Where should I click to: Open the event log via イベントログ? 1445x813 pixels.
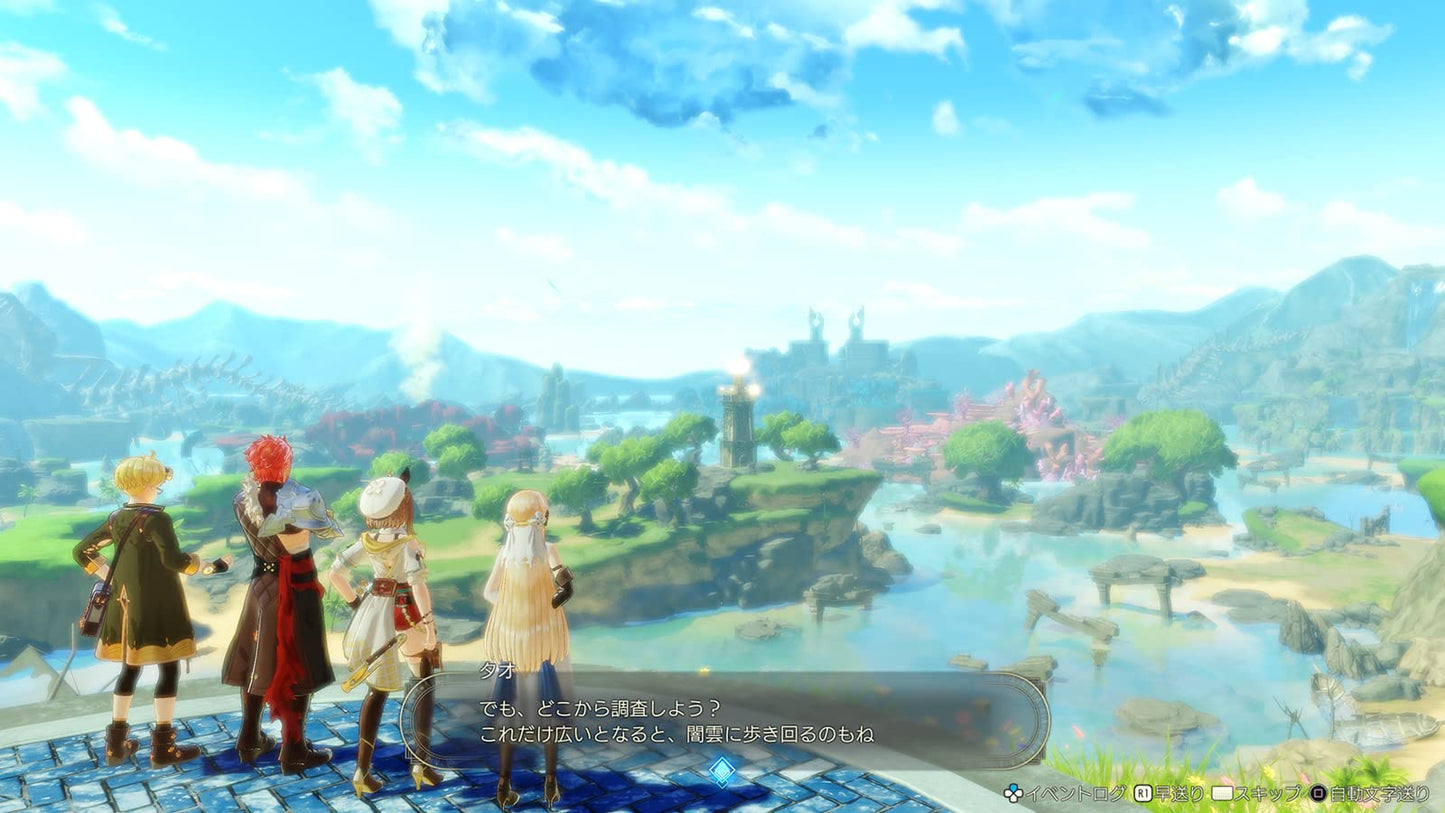[1077, 793]
